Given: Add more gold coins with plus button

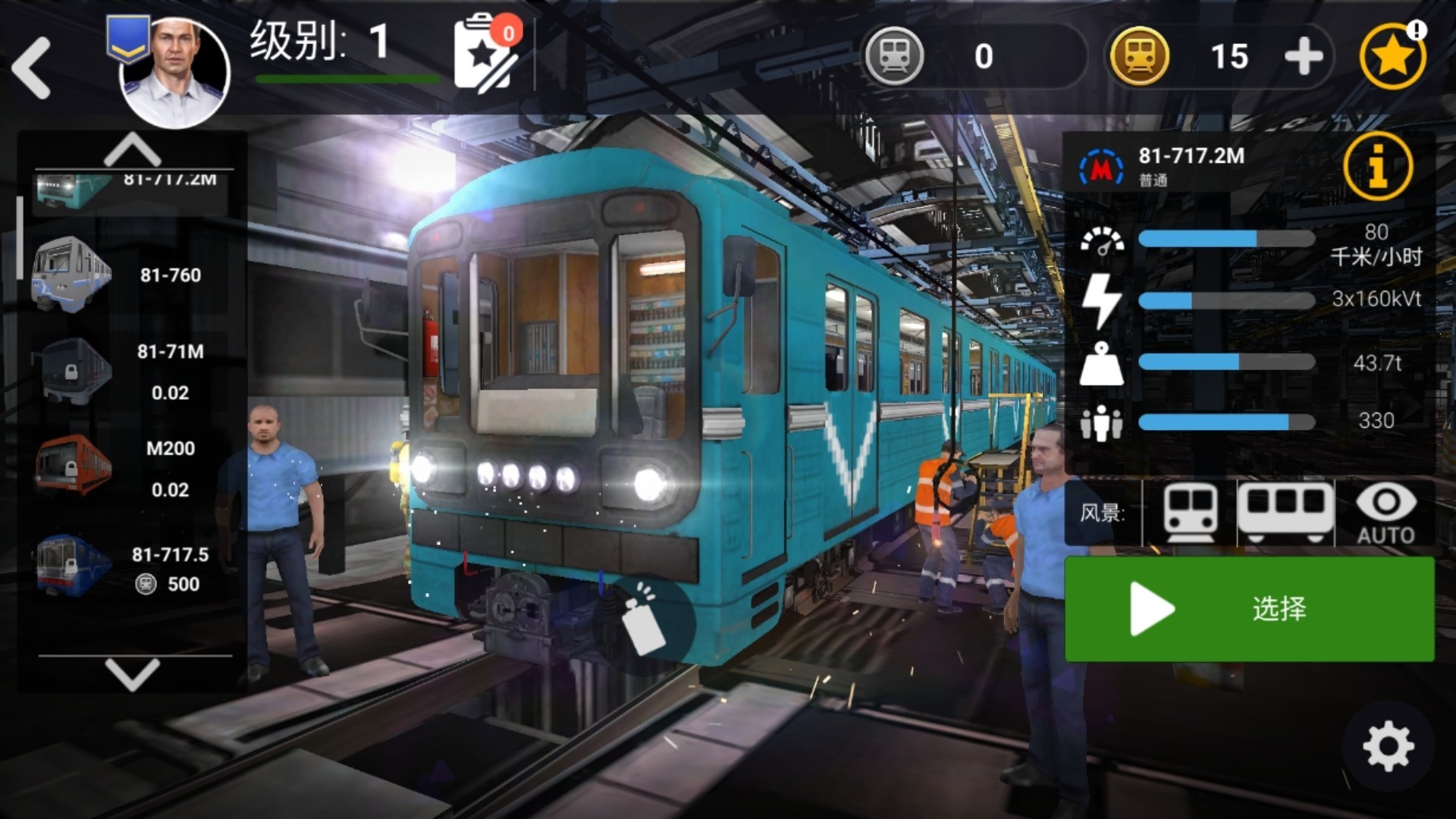Looking at the screenshot, I should [1304, 57].
